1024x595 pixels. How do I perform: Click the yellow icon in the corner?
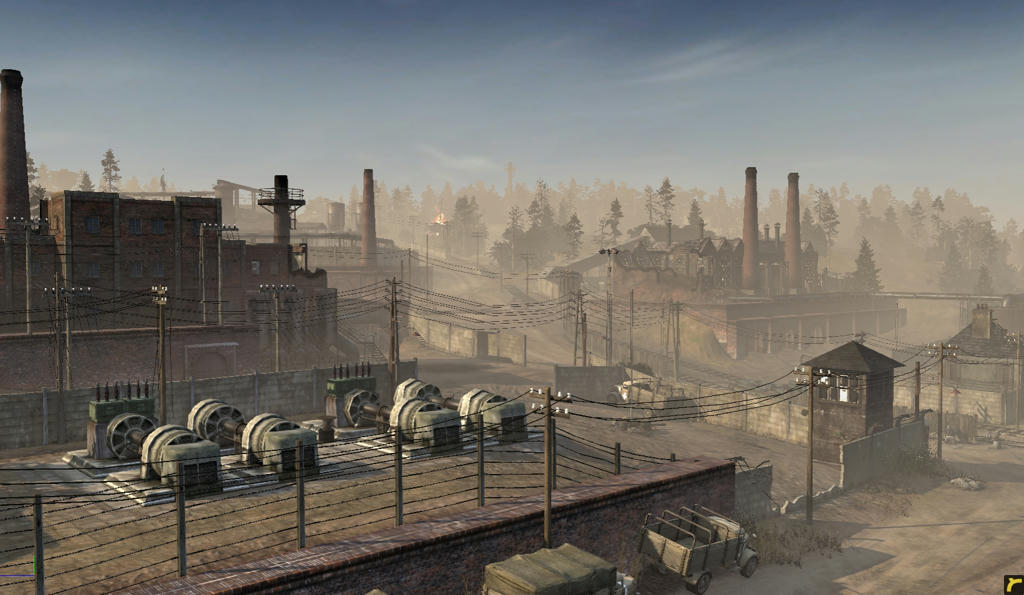coord(1013,584)
